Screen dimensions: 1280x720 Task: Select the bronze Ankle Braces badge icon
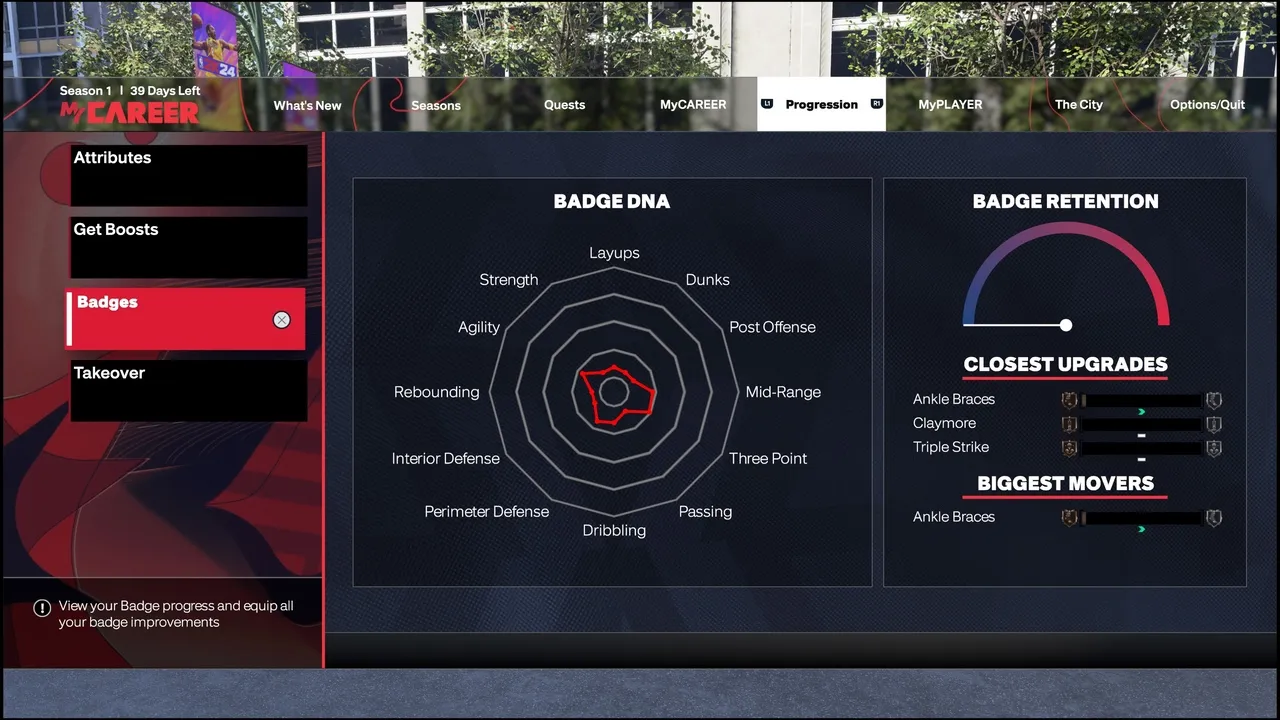[x=1069, y=400]
